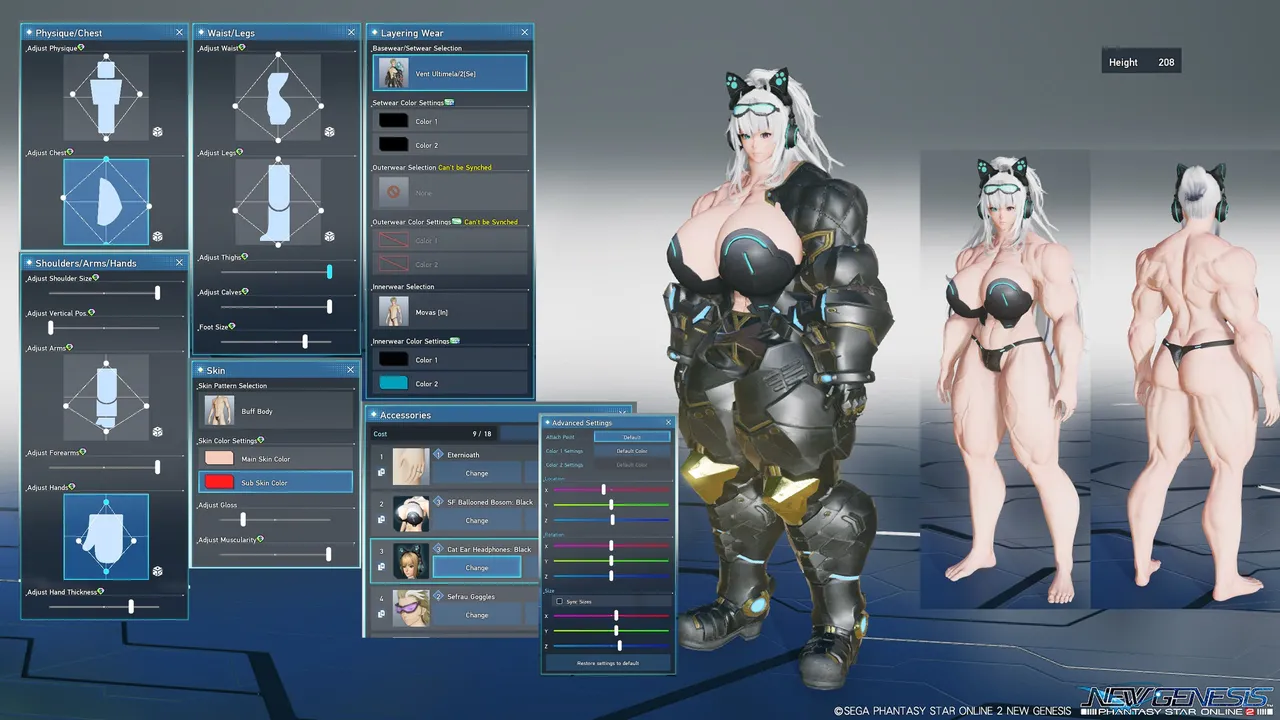Close the Physique/Chest panel
The image size is (1280, 720).
click(179, 33)
